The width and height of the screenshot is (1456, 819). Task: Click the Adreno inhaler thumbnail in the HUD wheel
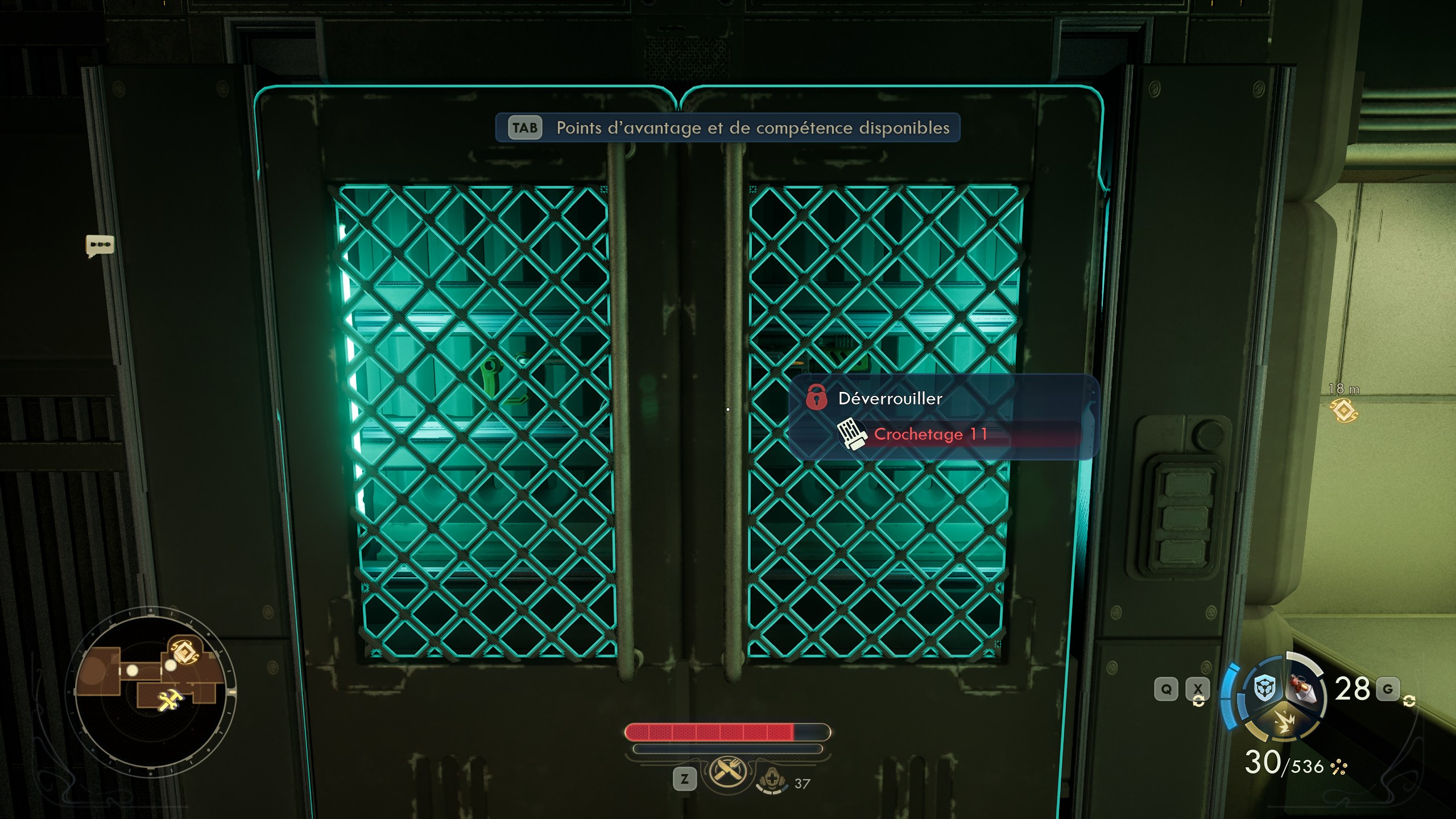point(1303,688)
